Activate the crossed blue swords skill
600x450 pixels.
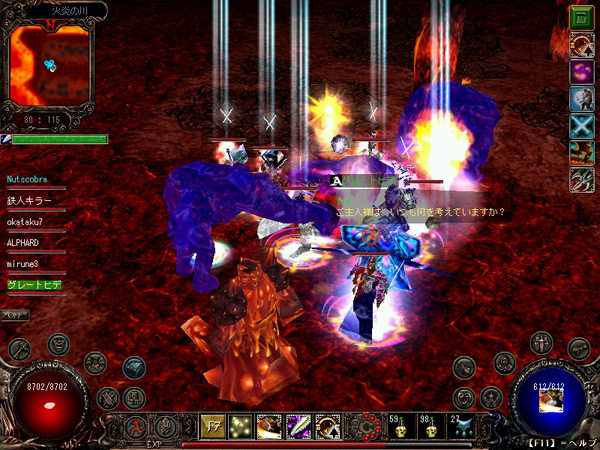click(x=581, y=126)
